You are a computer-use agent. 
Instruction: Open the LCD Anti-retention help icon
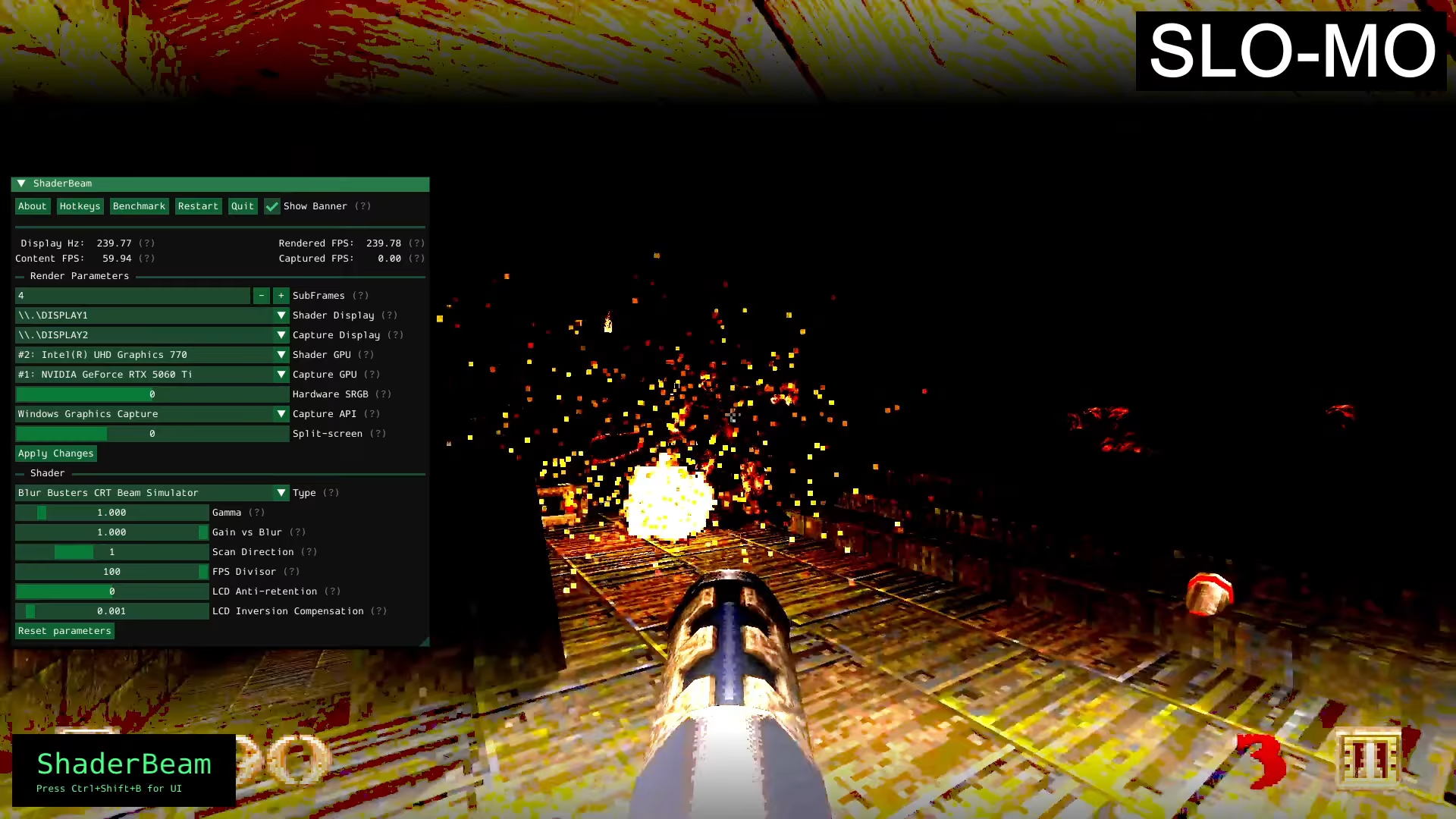pos(331,591)
